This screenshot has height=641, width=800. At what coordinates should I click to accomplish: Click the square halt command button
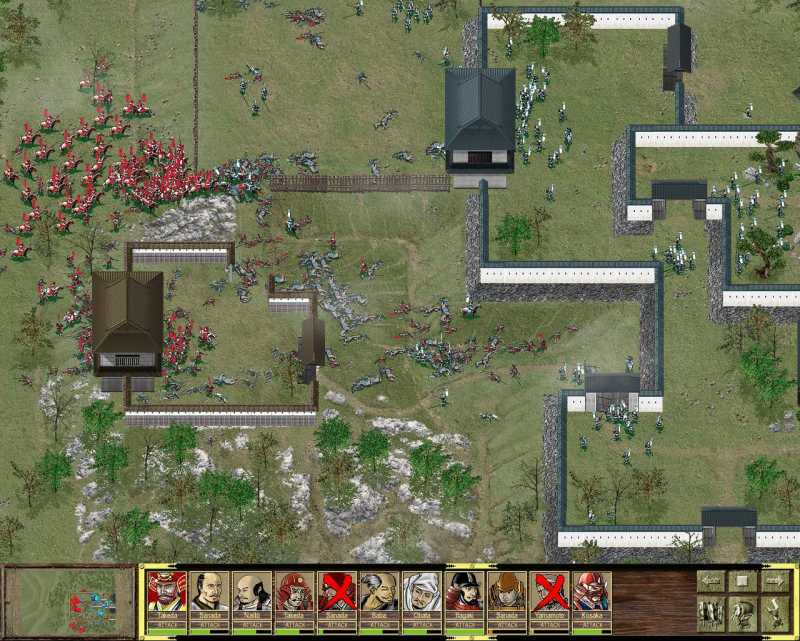coord(743,580)
